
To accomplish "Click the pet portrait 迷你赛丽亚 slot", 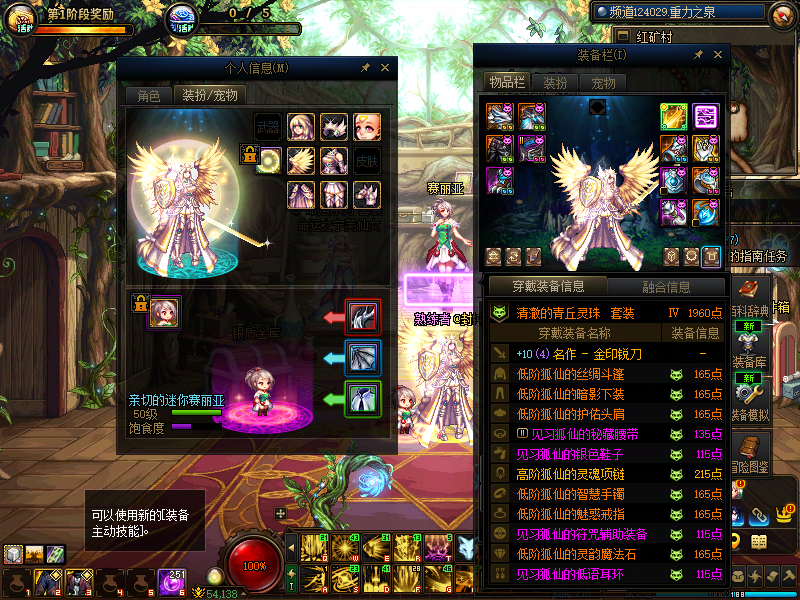I will click(164, 312).
